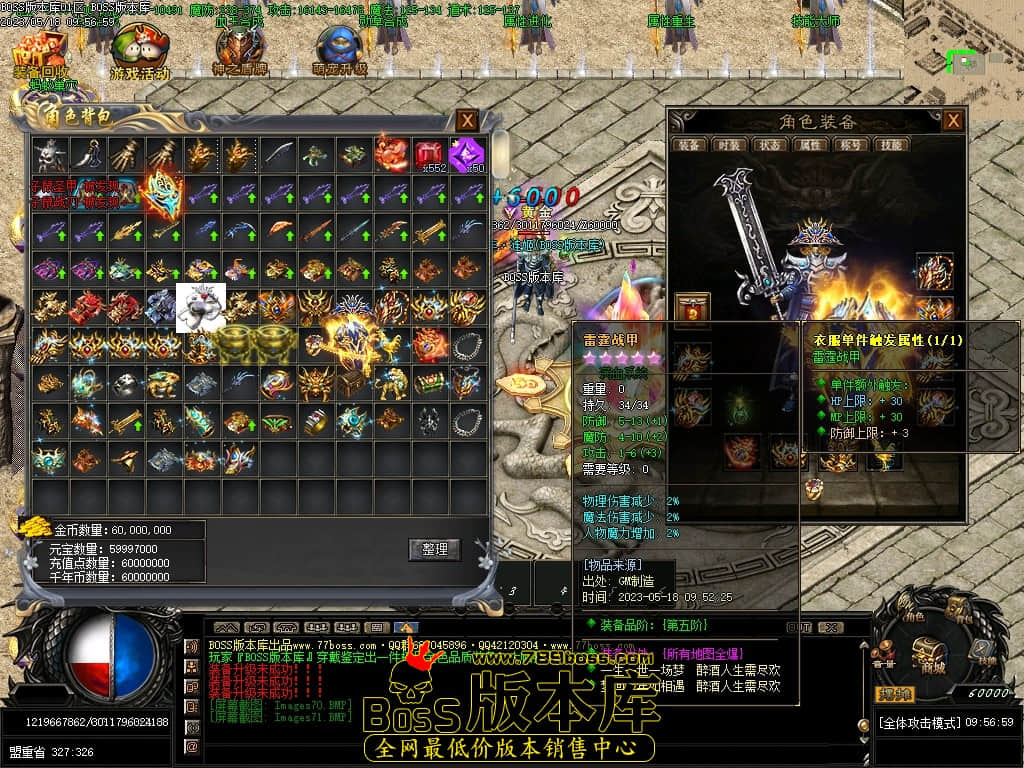Viewport: 1024px width, 768px height.
Task: Close the 角色装备 equipment window
Action: point(953,121)
